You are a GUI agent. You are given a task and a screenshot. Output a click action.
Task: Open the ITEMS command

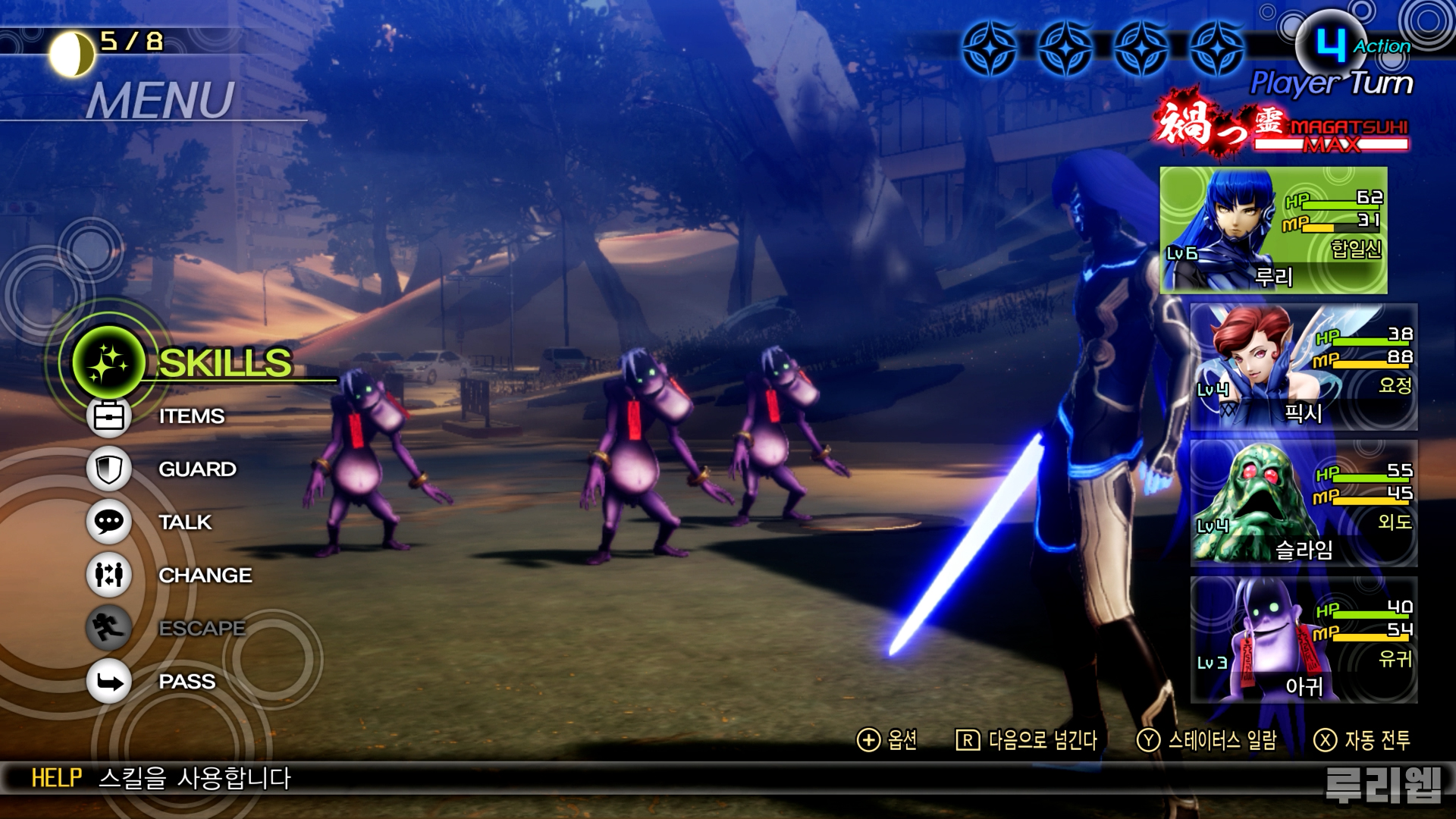click(190, 416)
